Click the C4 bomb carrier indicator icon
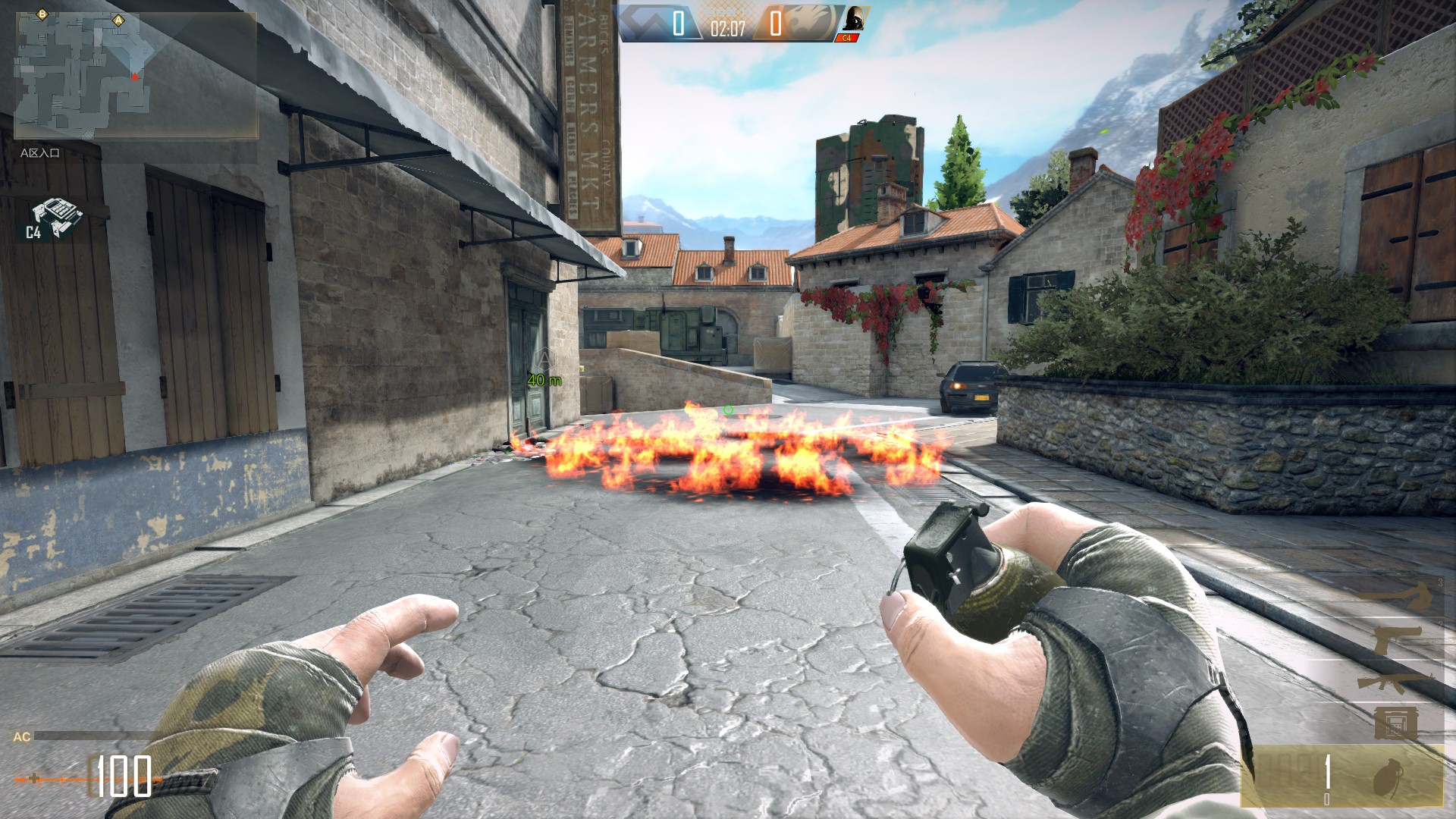The width and height of the screenshot is (1456, 819). pyautogui.click(x=55, y=219)
